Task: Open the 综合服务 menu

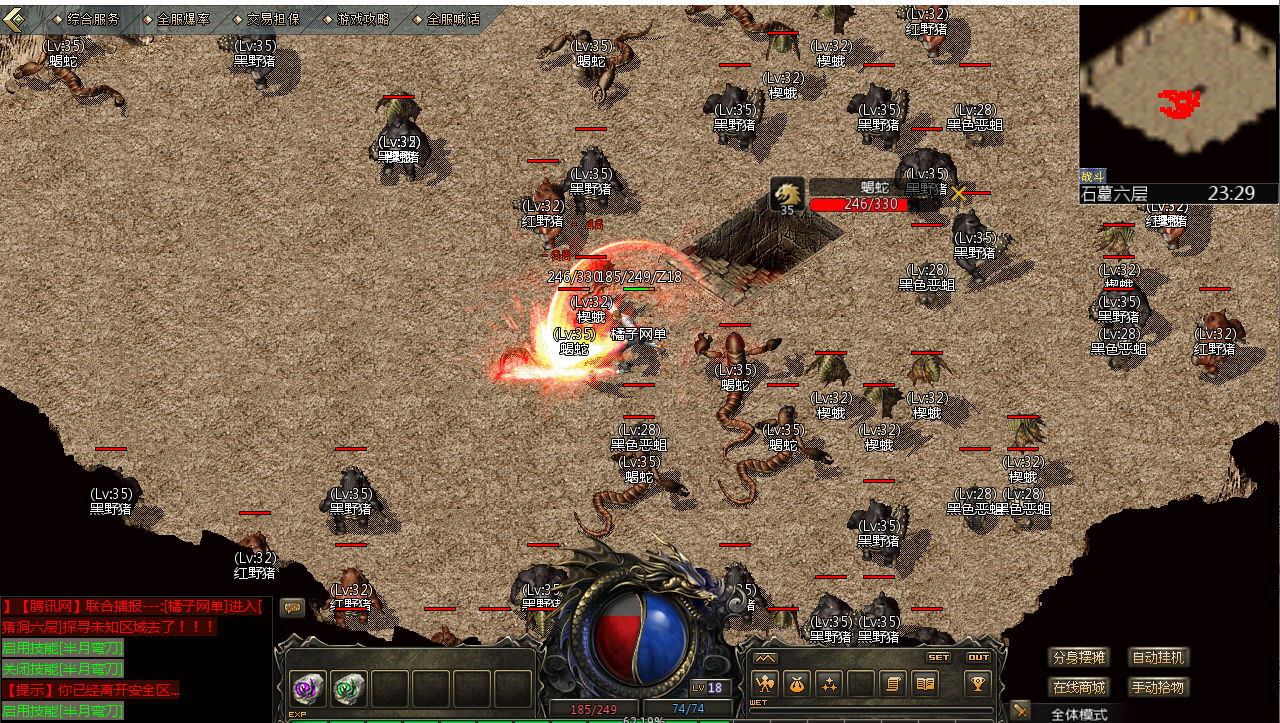Action: pos(93,19)
